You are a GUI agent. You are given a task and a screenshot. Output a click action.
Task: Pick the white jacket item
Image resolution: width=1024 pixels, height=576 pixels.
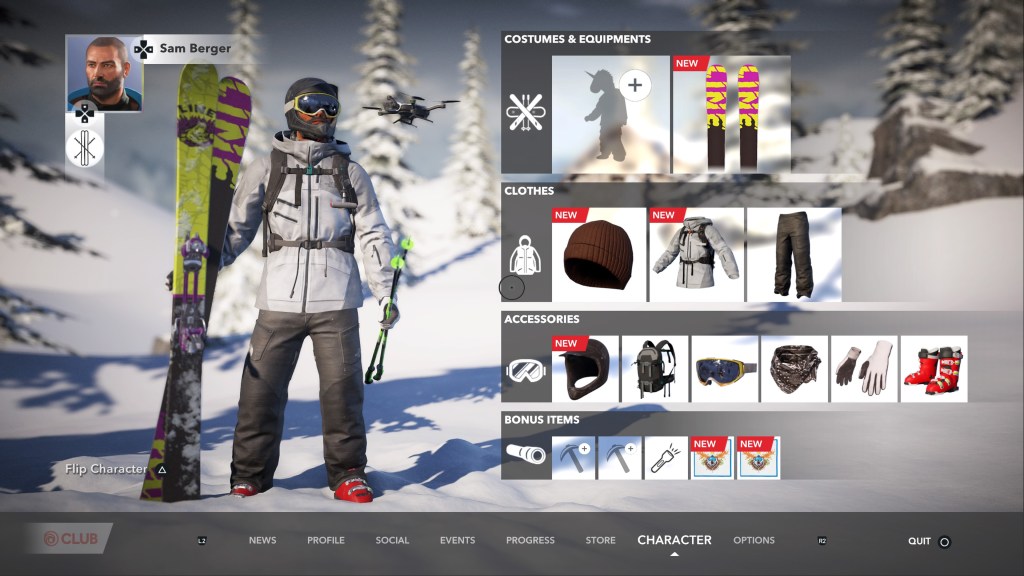pos(696,255)
